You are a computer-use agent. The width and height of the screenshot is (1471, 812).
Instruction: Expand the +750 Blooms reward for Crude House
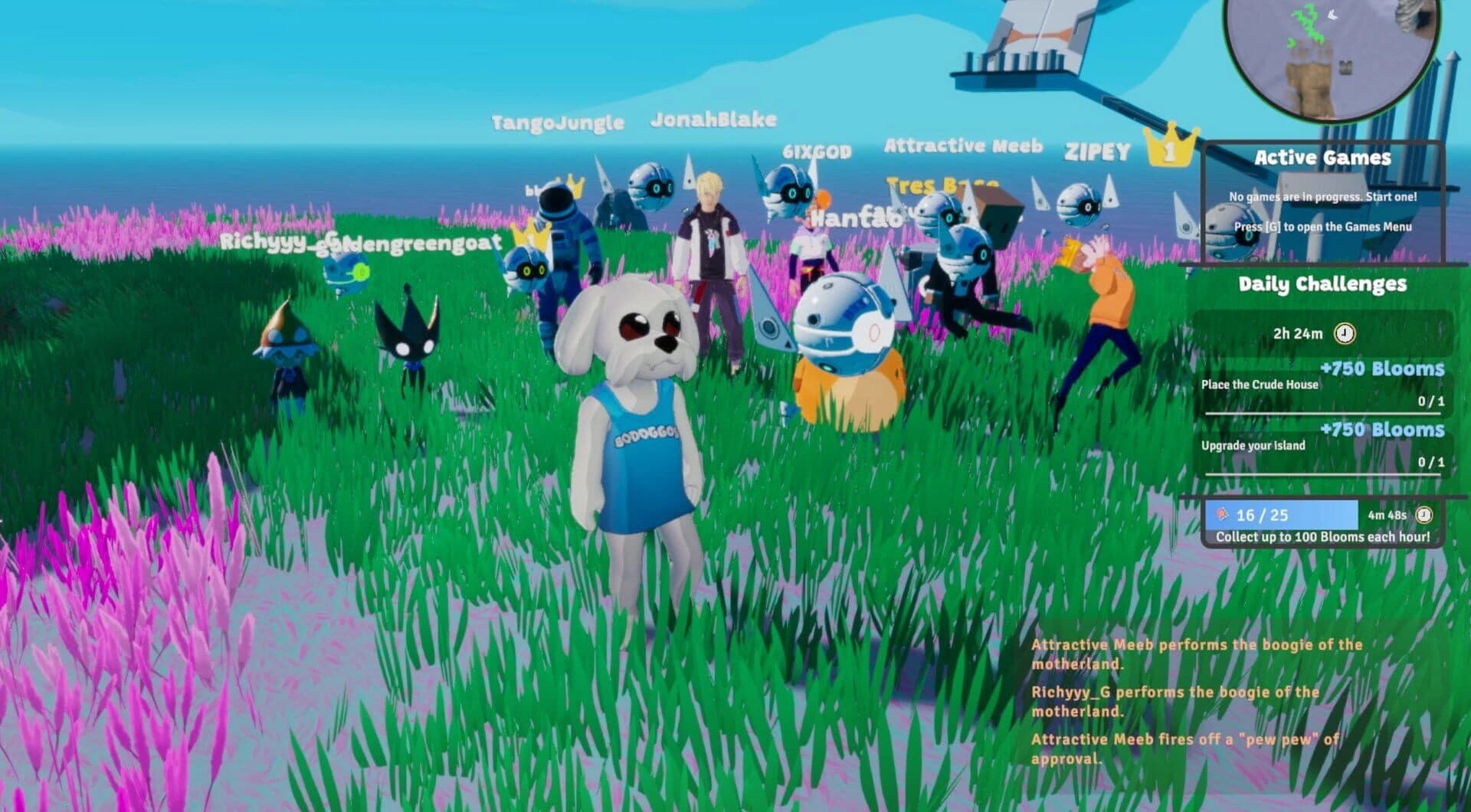(1381, 368)
